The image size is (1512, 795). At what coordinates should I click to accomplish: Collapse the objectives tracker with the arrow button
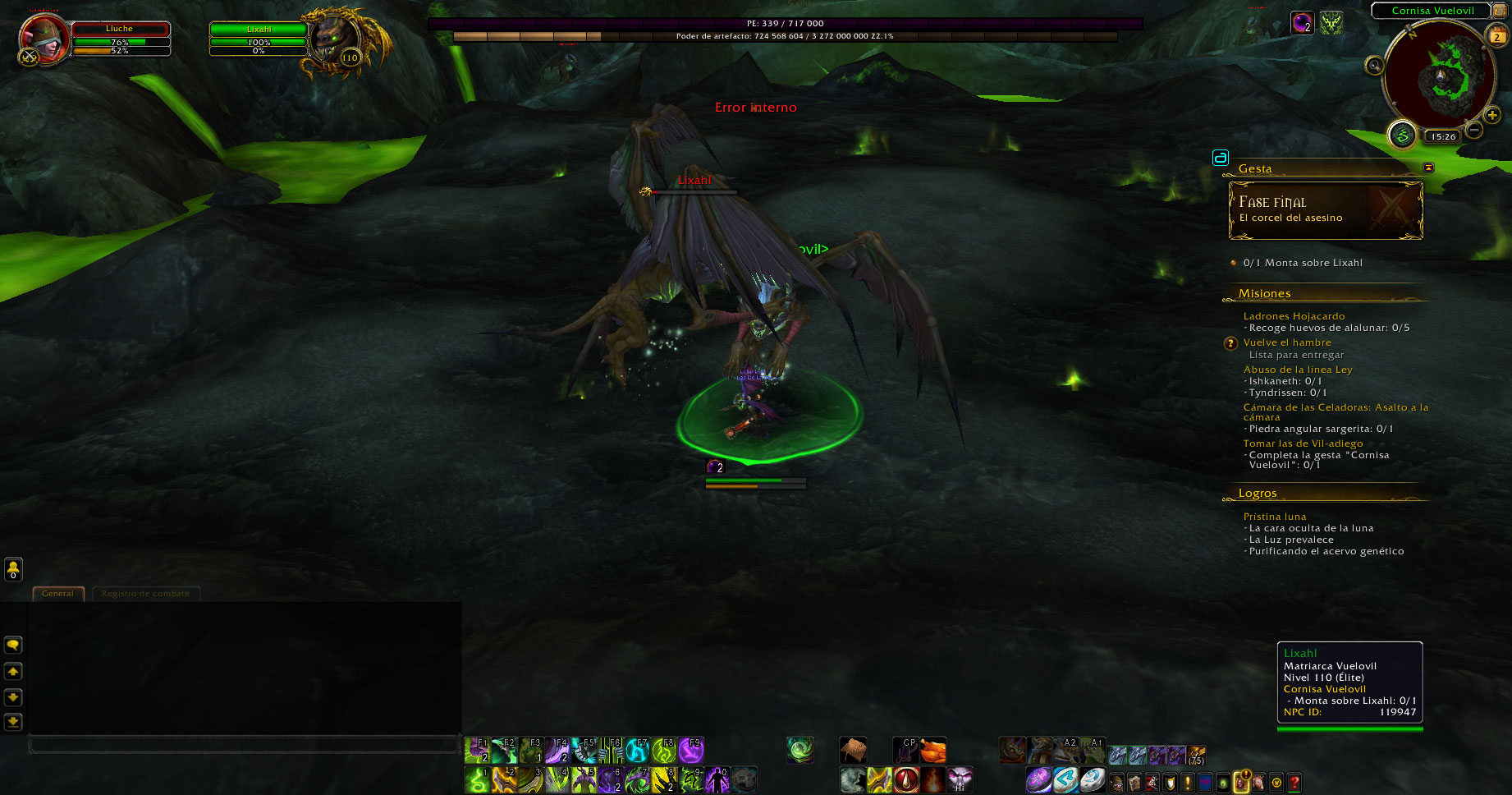point(1428,168)
